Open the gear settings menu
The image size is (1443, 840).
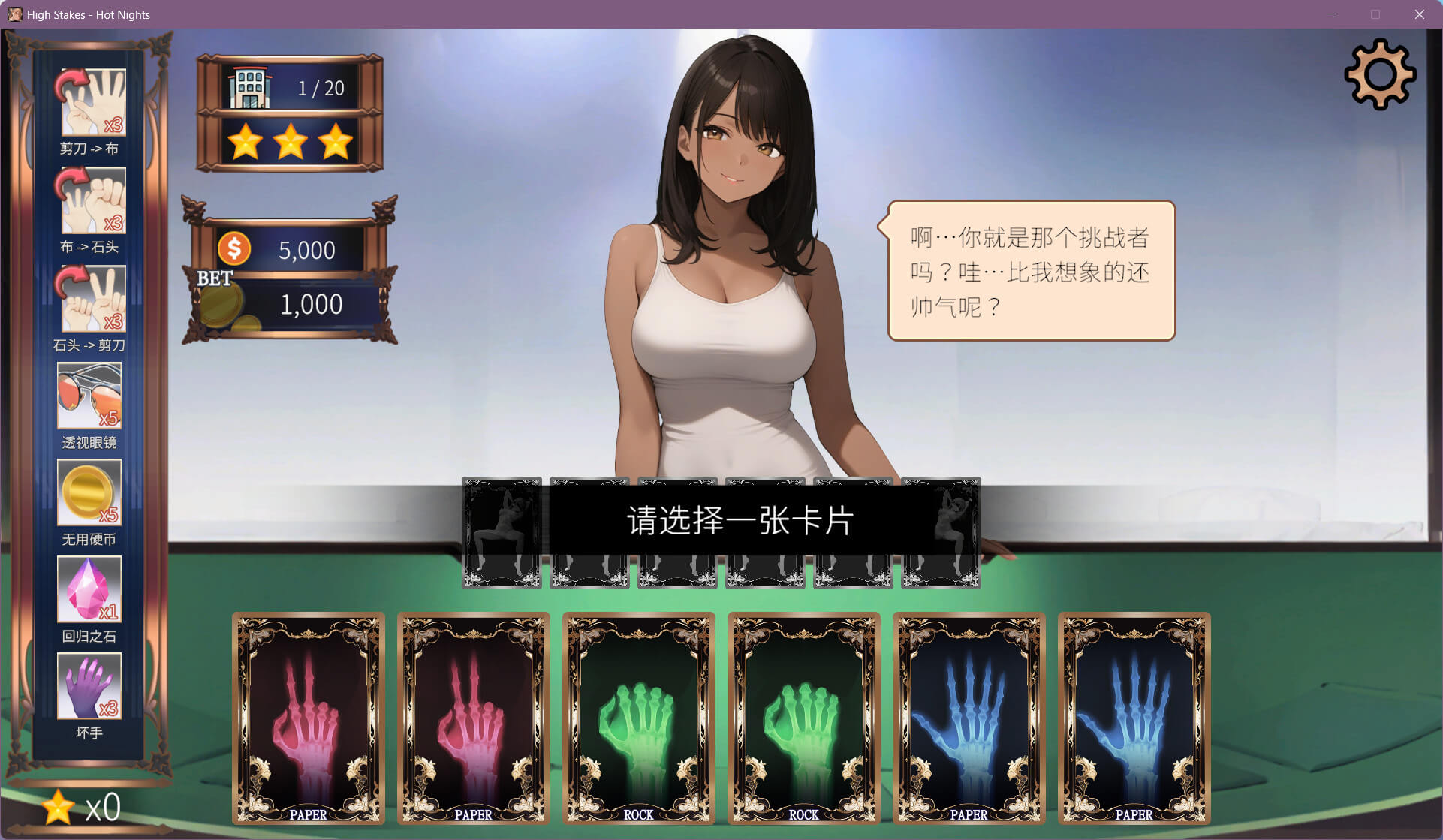tap(1380, 74)
